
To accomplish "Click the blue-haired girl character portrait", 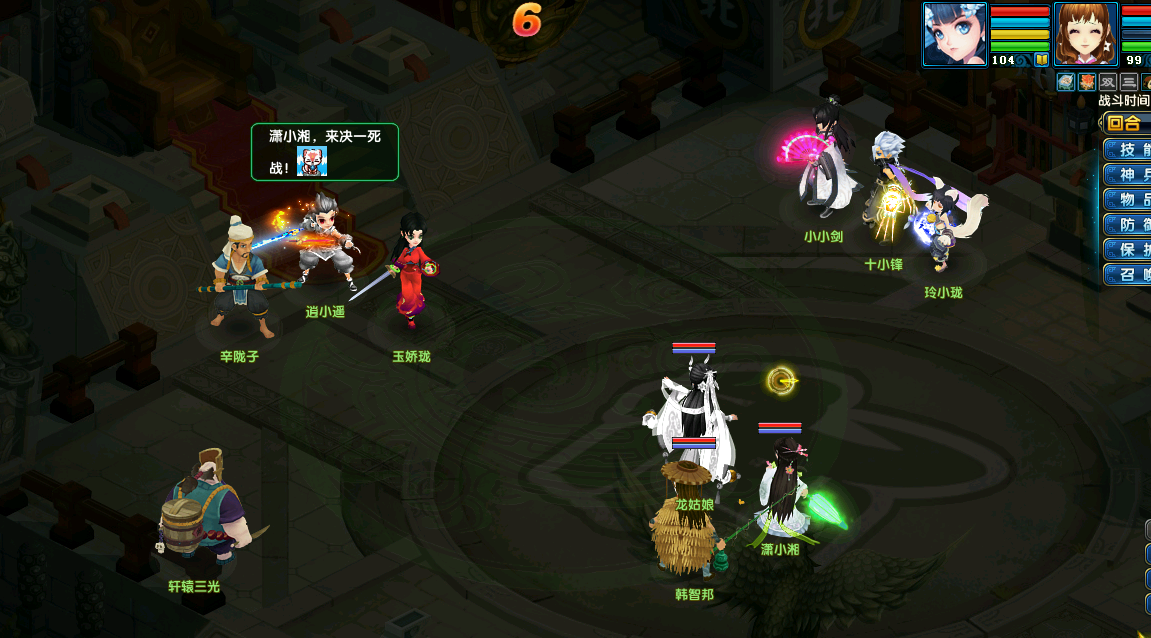I will (955, 34).
